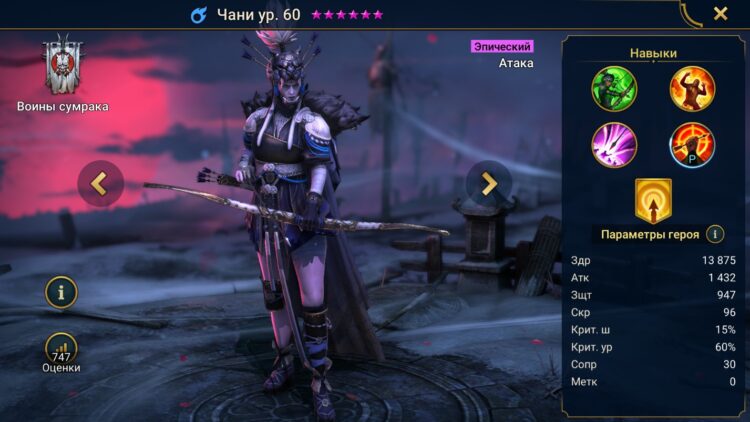Image resolution: width=750 pixels, height=422 pixels.
Task: Click the blue affinity icon beside name
Action: pyautogui.click(x=198, y=15)
